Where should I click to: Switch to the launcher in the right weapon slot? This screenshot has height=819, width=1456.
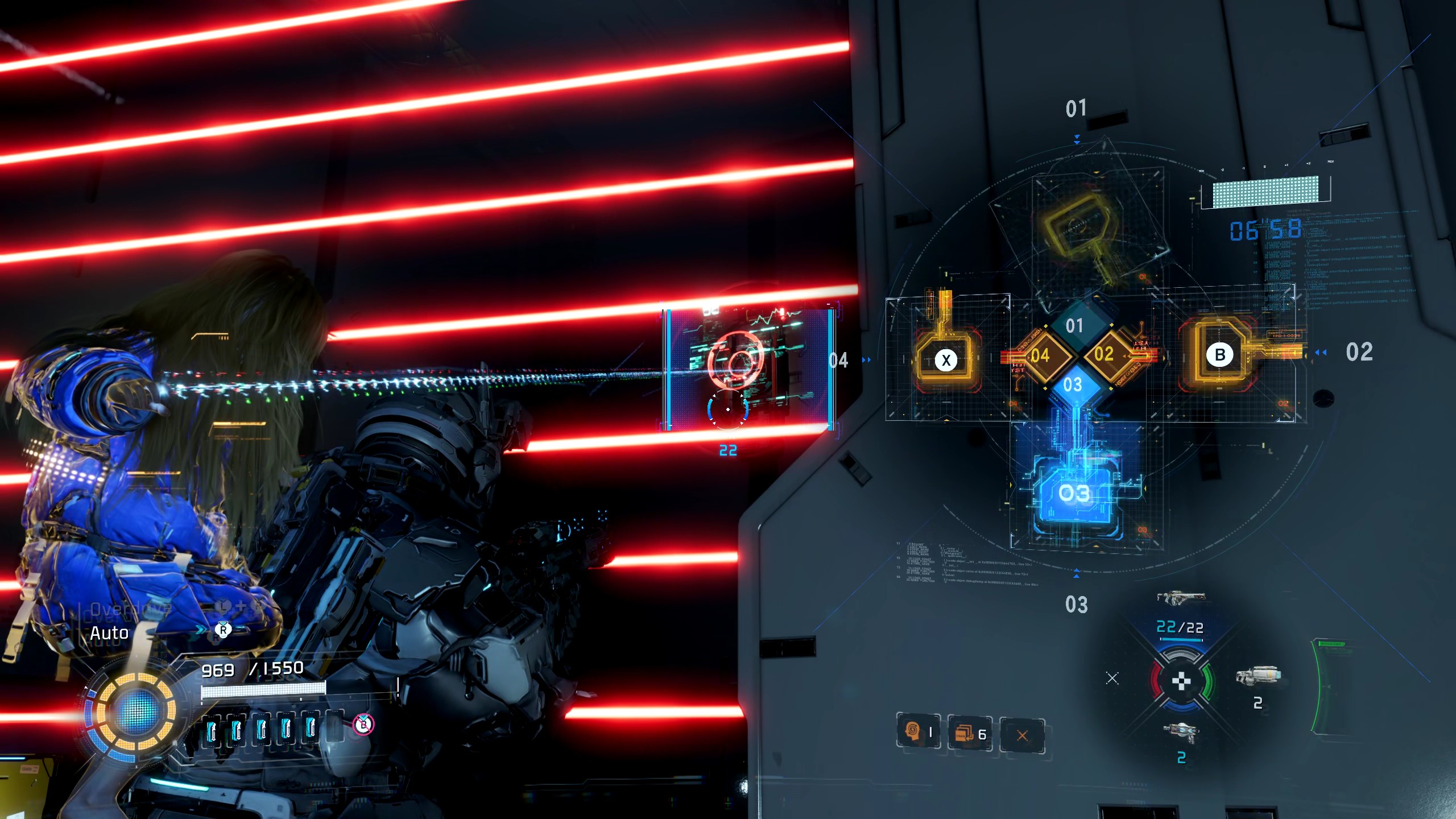1258,676
